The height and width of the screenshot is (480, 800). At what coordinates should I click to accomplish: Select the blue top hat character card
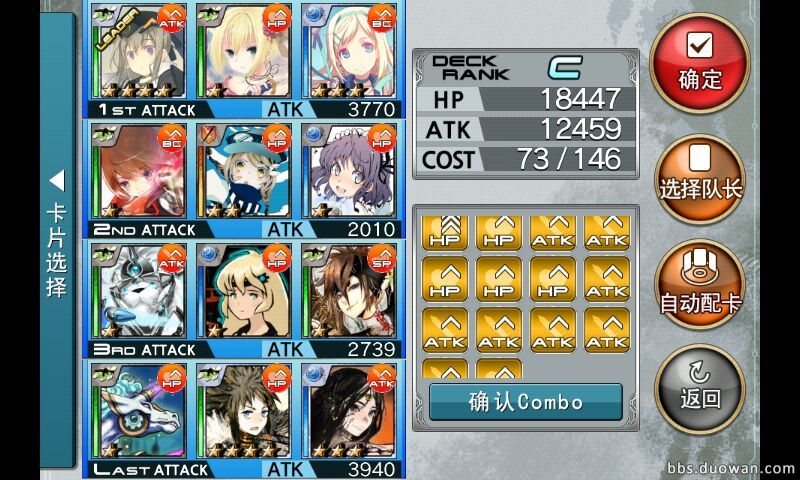244,171
